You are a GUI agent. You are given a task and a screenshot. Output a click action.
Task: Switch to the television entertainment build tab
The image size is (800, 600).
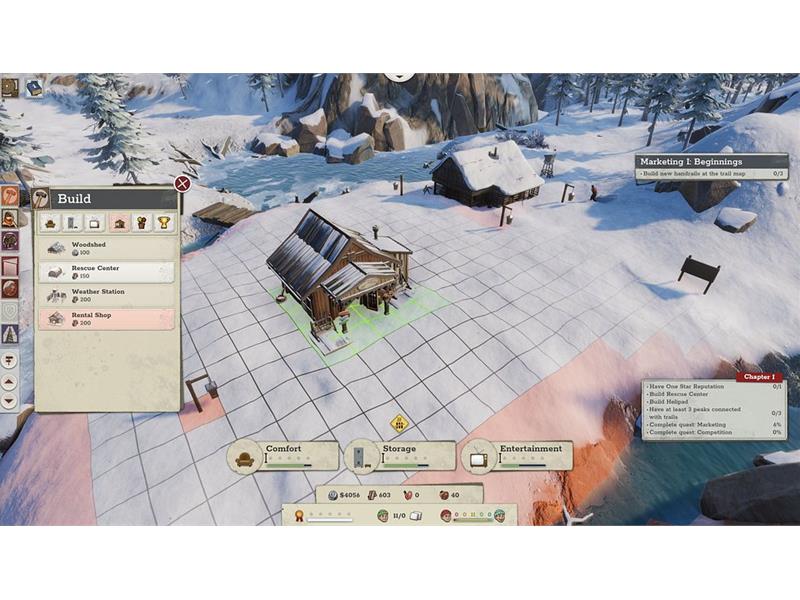[x=96, y=222]
